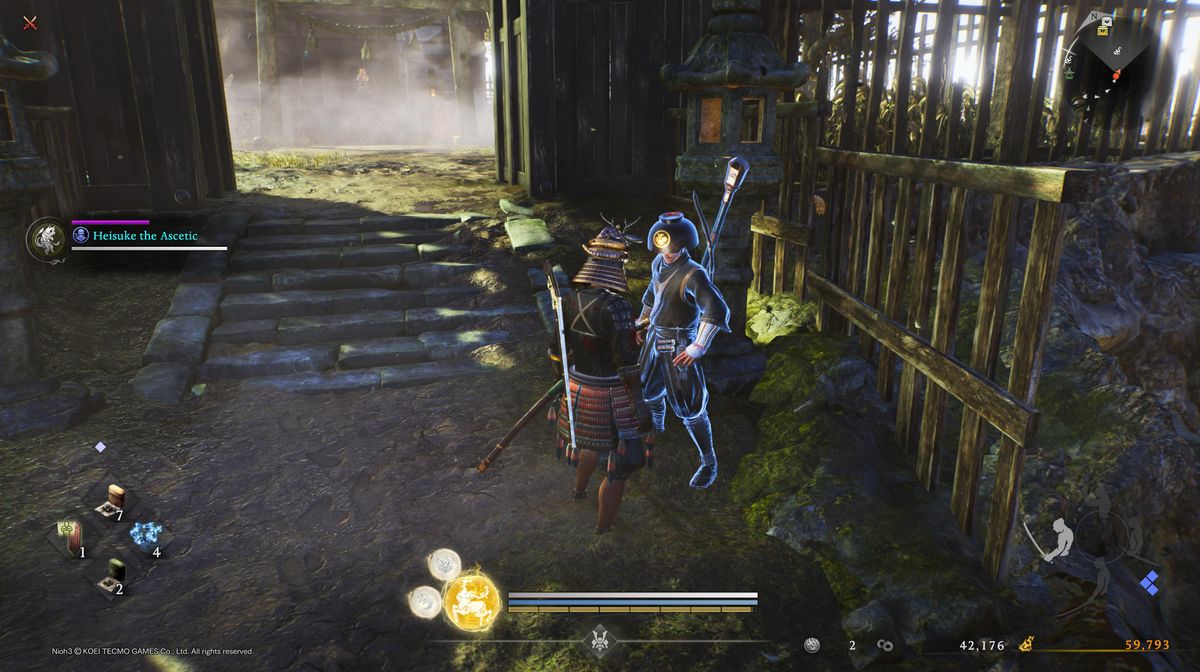The width and height of the screenshot is (1200, 672).
Task: Click the chain link counter icon
Action: pos(885,646)
